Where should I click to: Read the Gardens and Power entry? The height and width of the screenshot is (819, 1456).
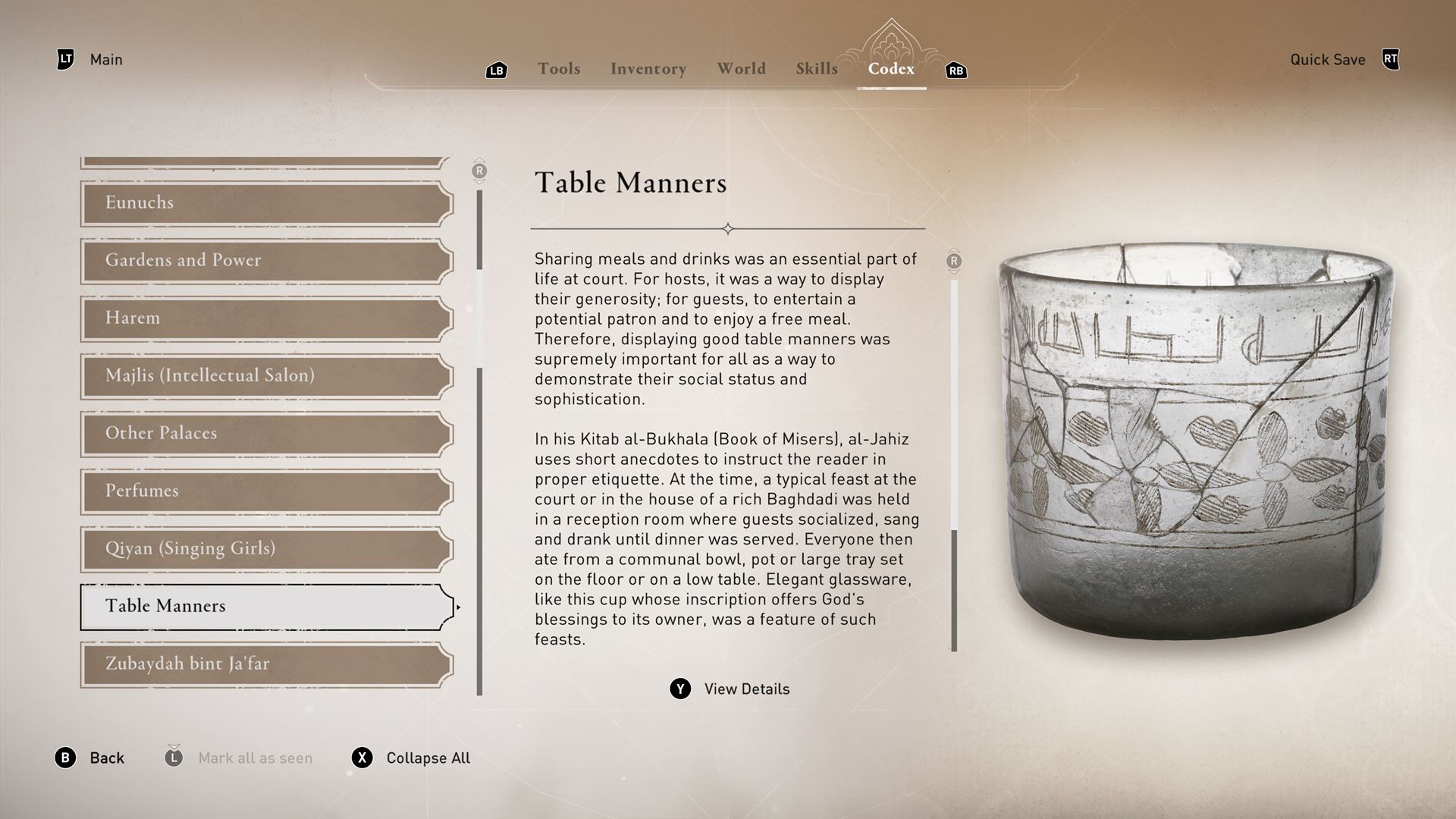[x=265, y=261]
